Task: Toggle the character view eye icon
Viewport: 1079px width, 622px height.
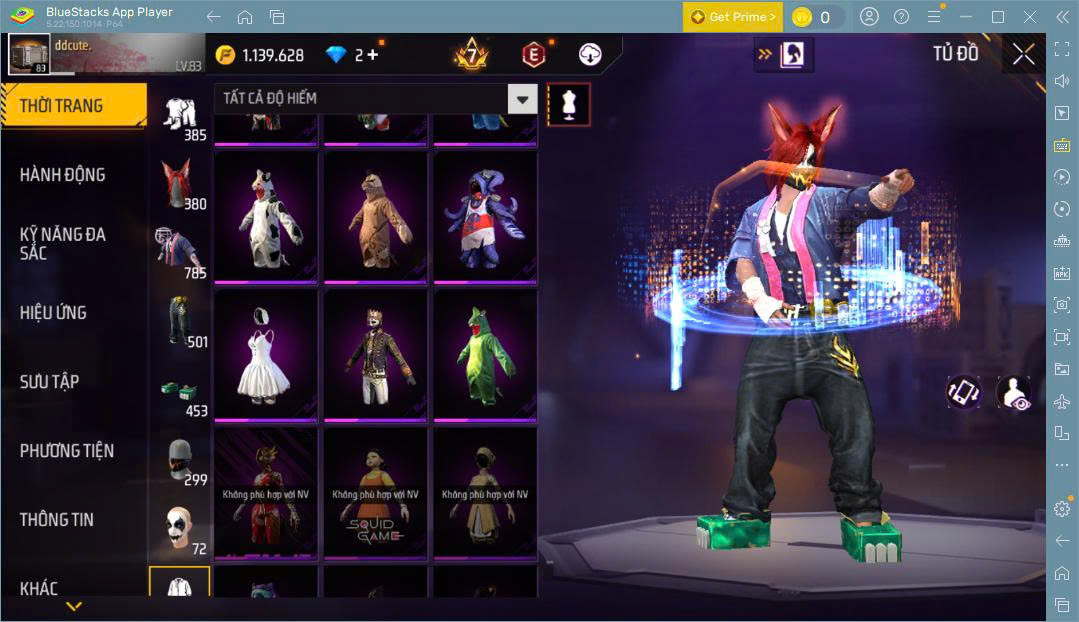Action: 1012,392
